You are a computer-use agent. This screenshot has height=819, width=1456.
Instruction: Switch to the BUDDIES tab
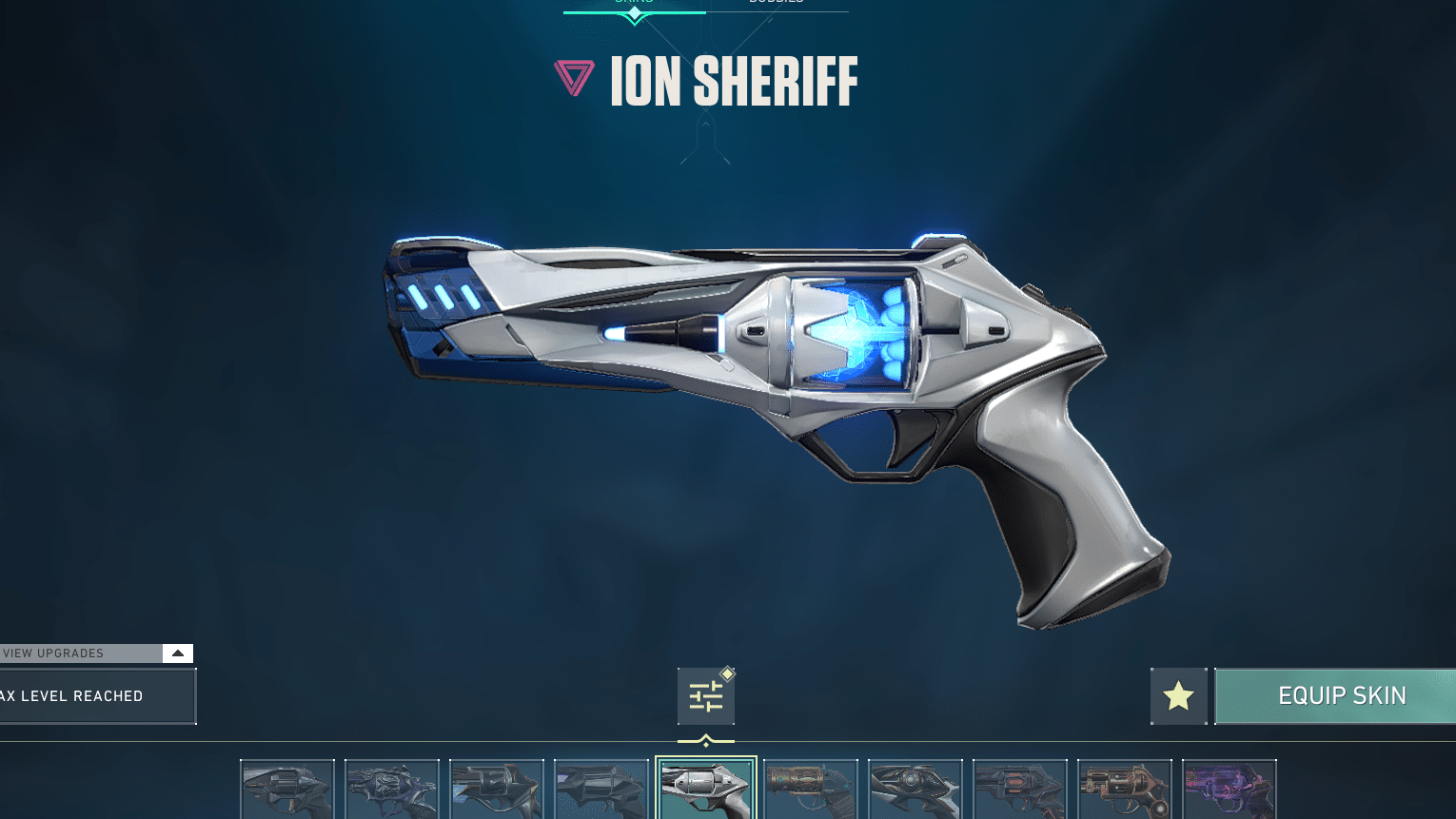point(777,2)
